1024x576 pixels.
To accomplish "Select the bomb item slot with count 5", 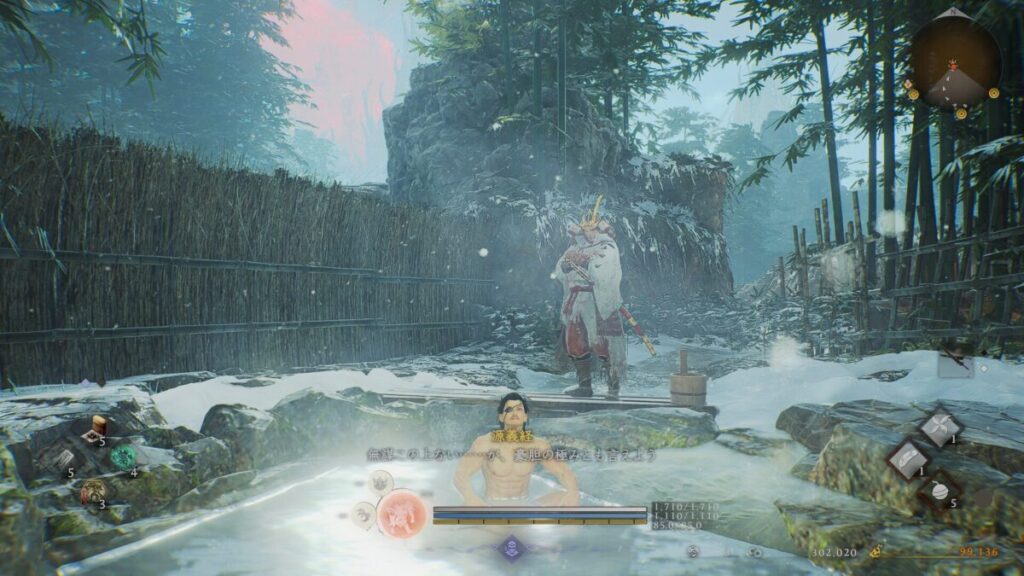I will click(941, 490).
